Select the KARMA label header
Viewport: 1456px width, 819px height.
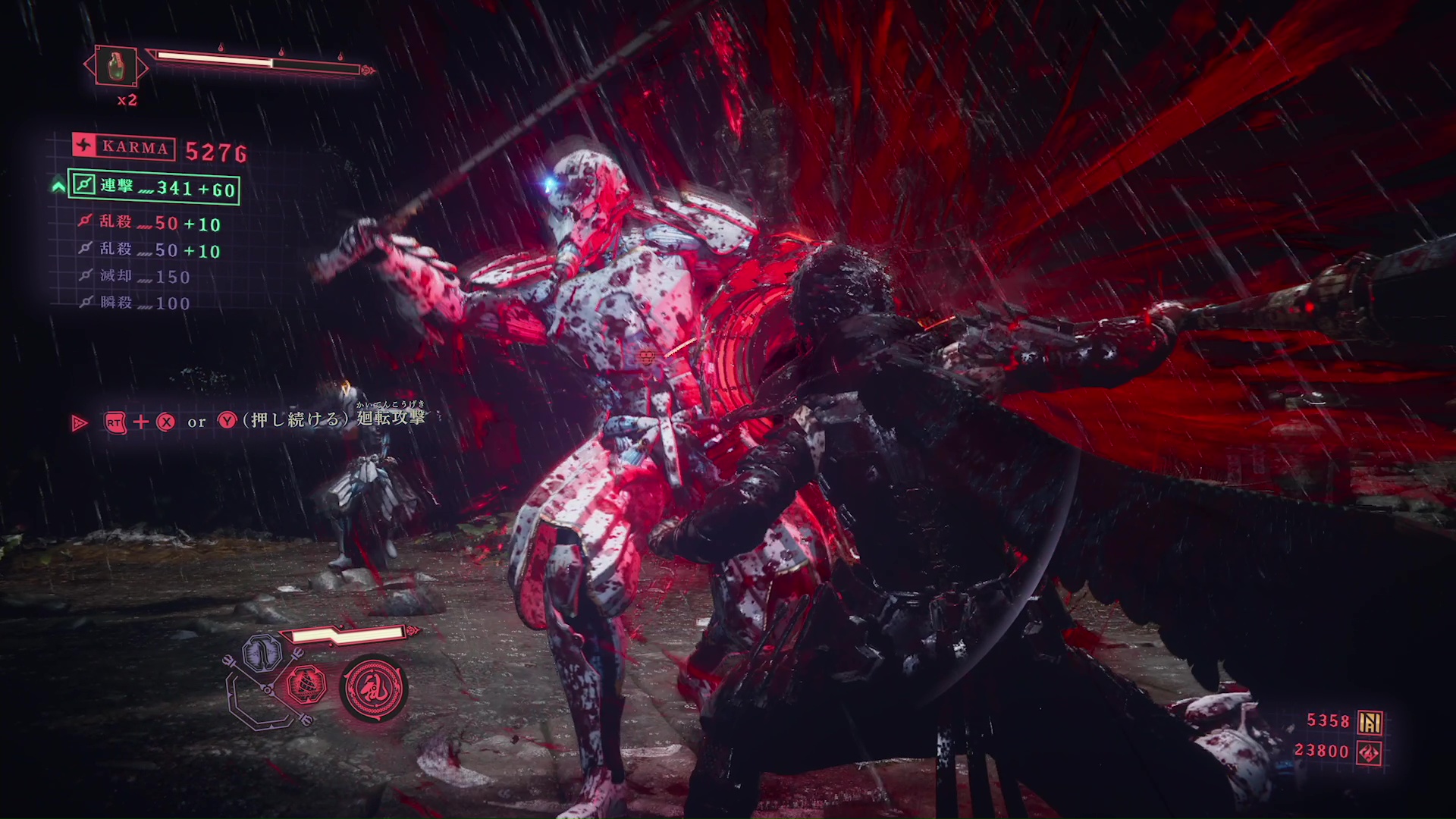click(x=134, y=147)
